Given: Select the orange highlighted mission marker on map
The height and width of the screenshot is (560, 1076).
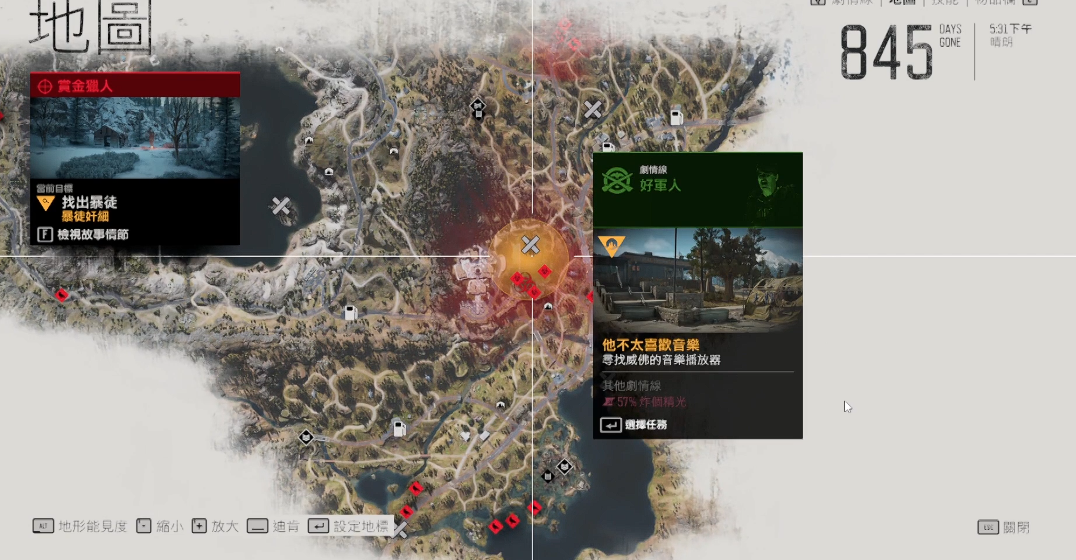Looking at the screenshot, I should click(530, 246).
